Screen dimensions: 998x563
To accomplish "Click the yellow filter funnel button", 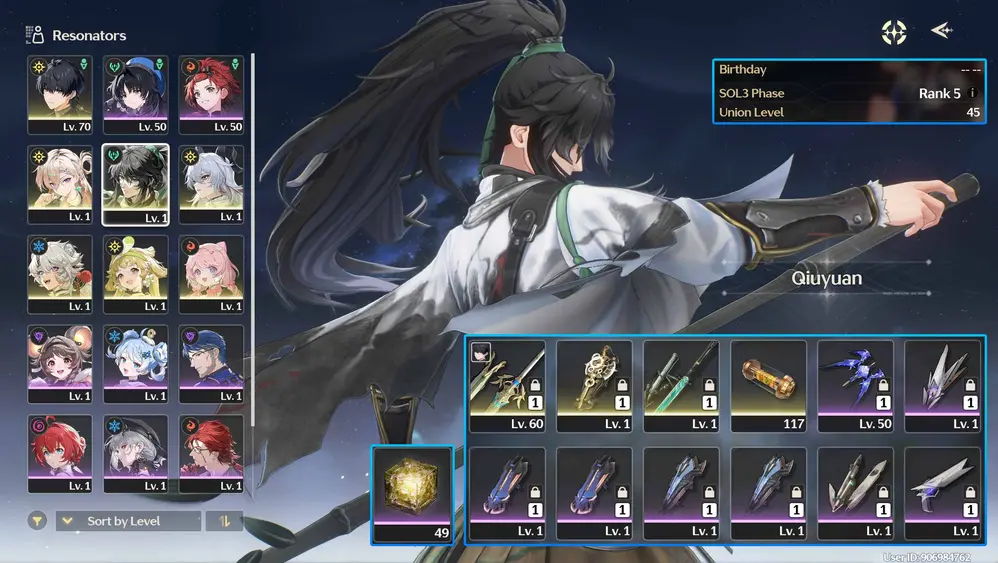I will (x=37, y=521).
